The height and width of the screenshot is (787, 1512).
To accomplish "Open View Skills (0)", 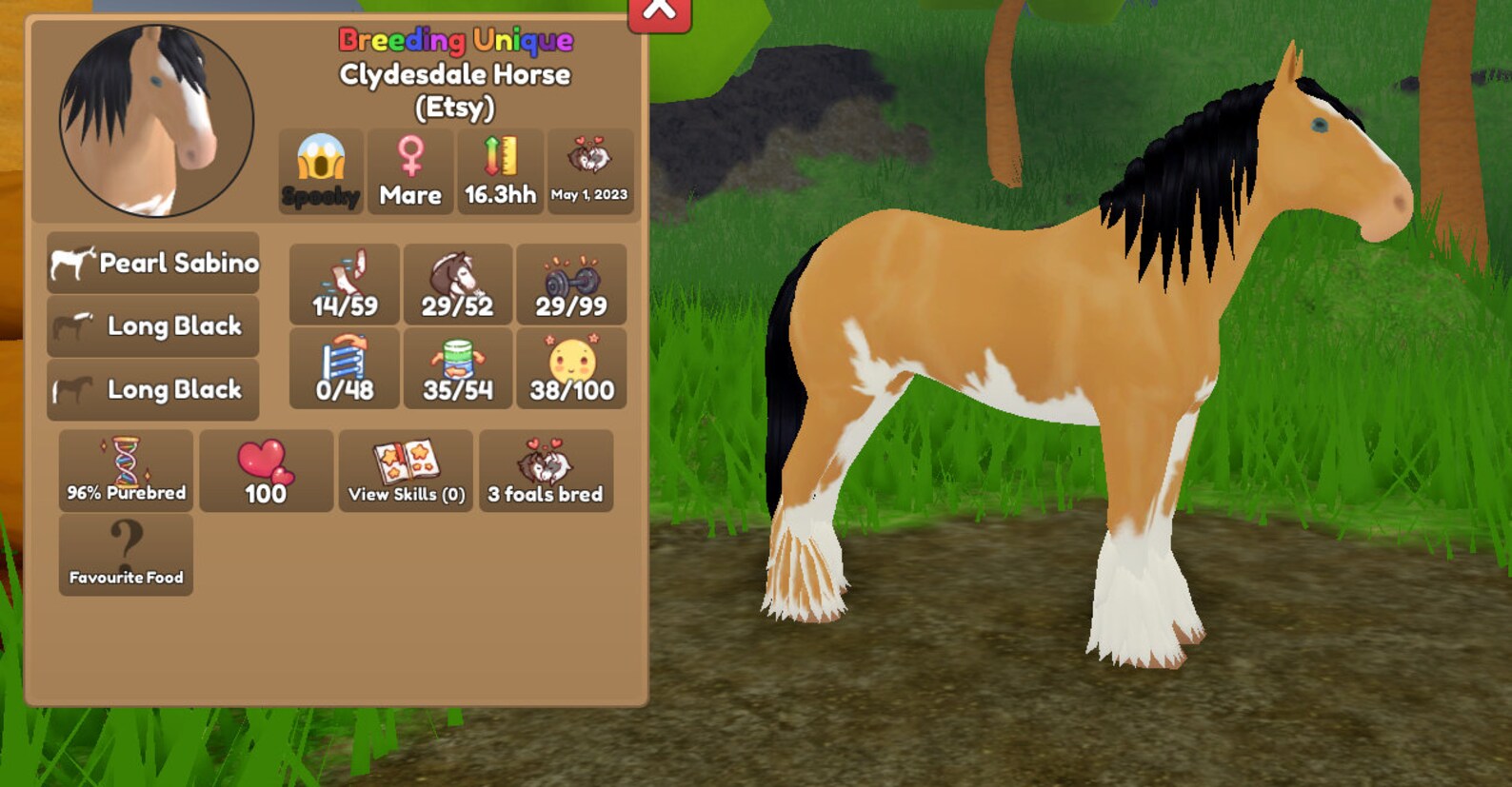I will tap(404, 470).
